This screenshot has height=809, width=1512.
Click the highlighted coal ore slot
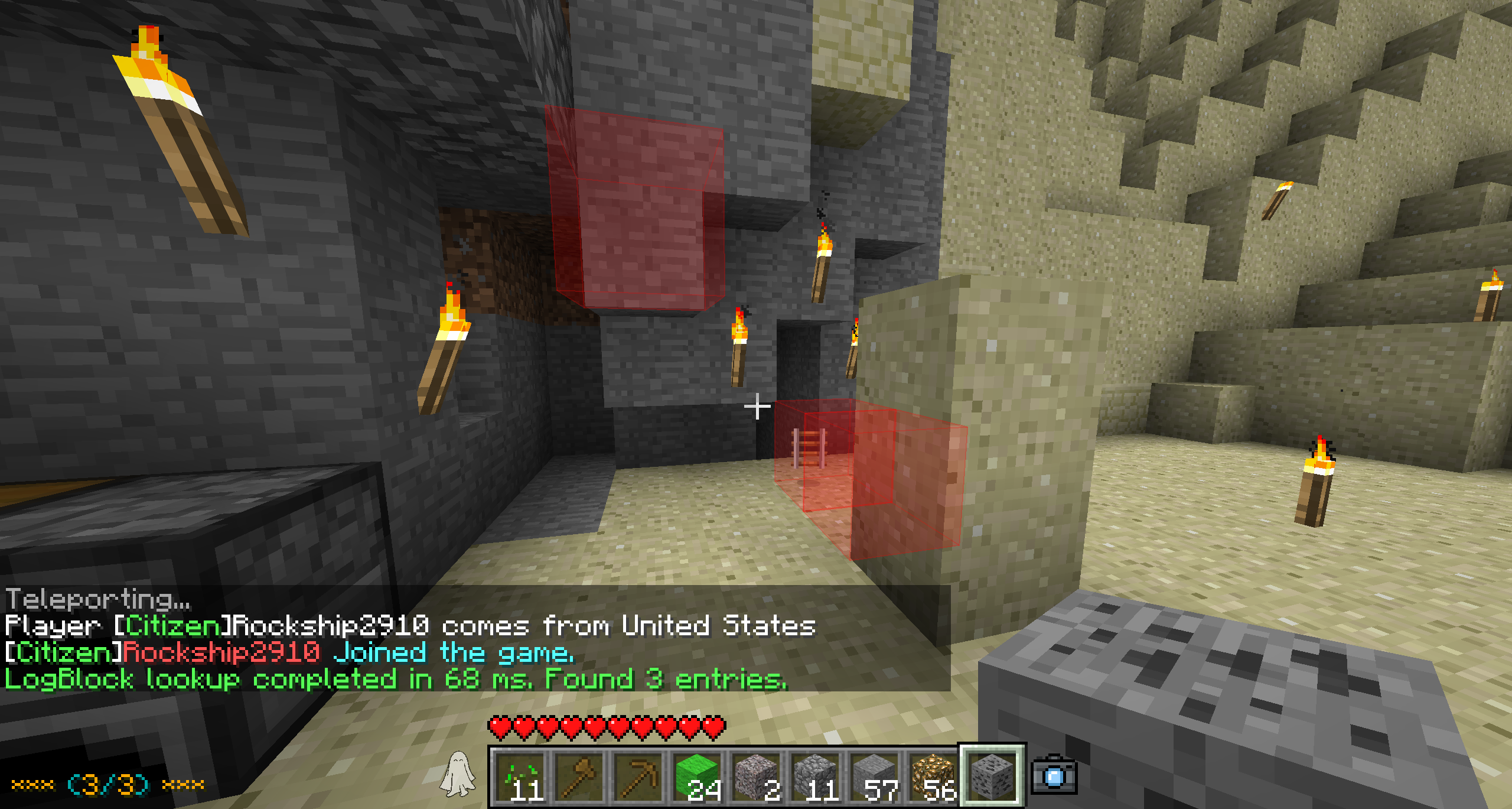click(992, 776)
